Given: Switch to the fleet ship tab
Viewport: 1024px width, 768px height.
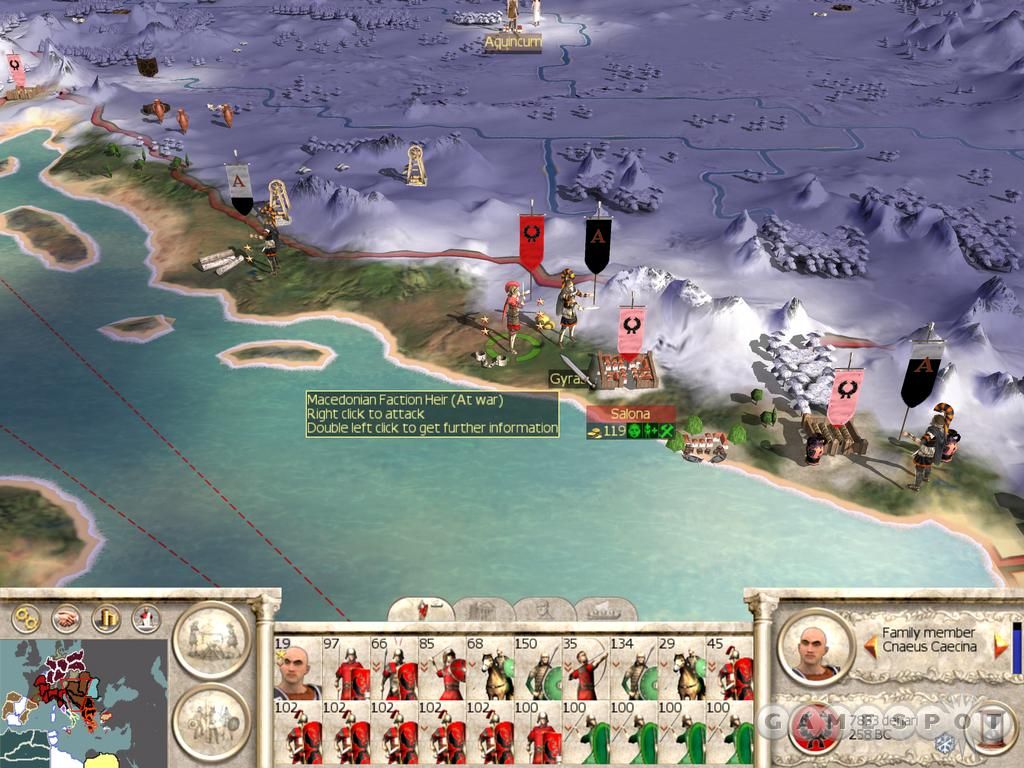Looking at the screenshot, I should 604,609.
